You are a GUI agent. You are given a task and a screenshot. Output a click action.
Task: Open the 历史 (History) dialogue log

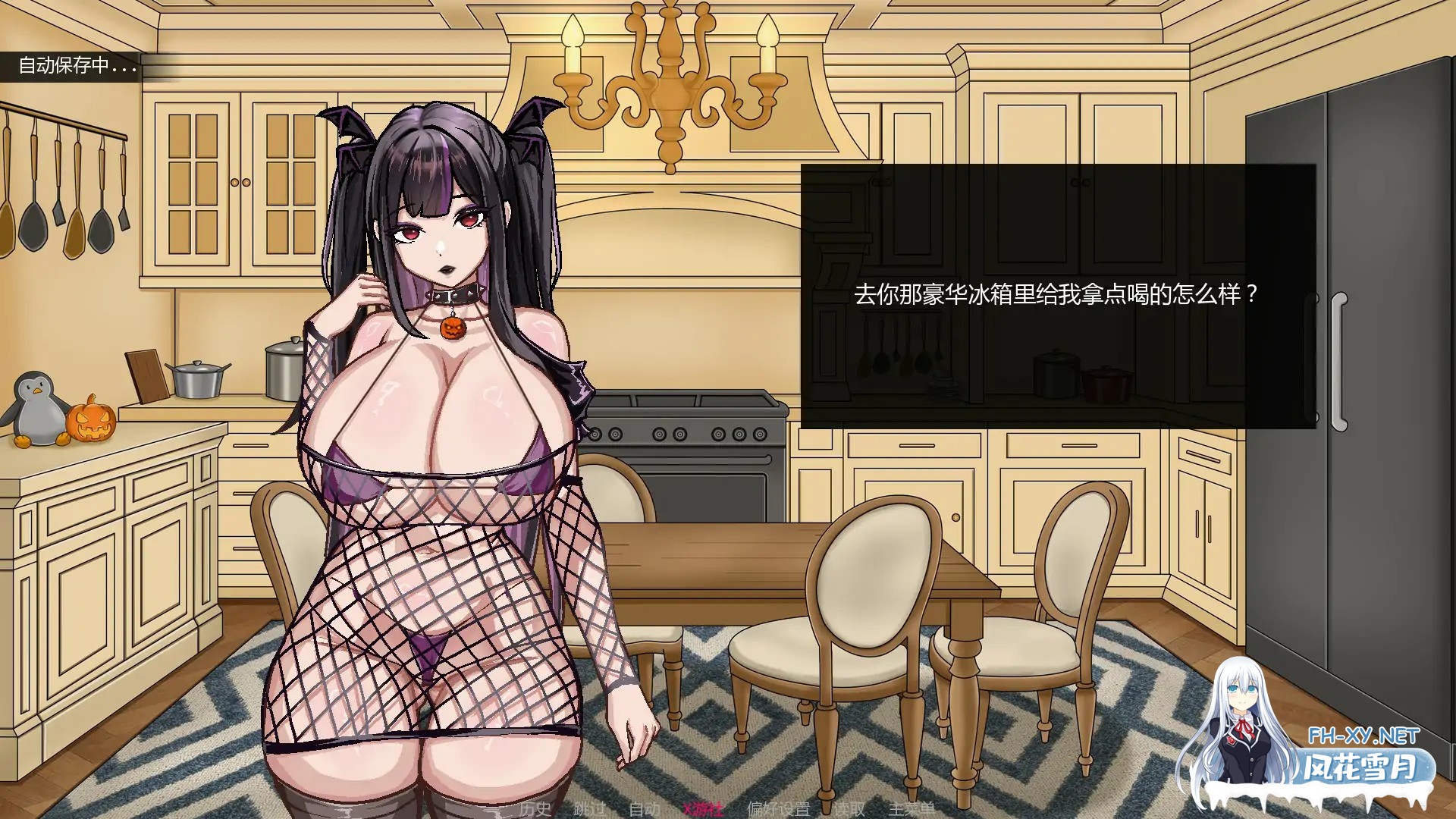[x=536, y=809]
